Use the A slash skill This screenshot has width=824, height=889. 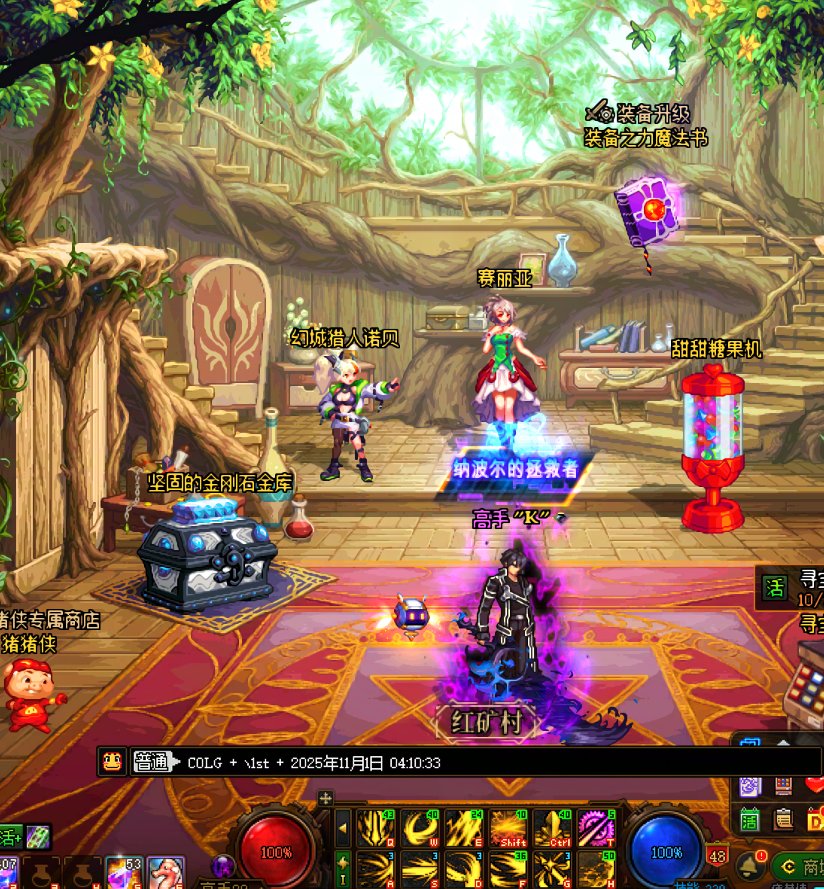point(377,867)
